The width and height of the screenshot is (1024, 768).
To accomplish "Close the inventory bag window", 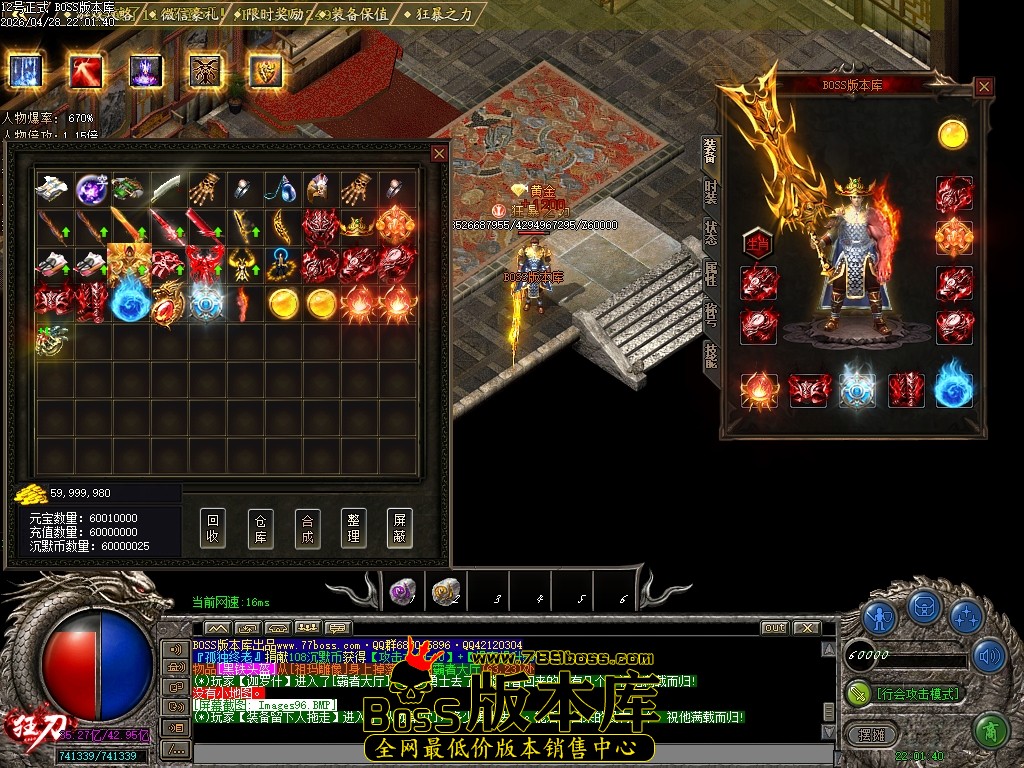I will pos(438,154).
